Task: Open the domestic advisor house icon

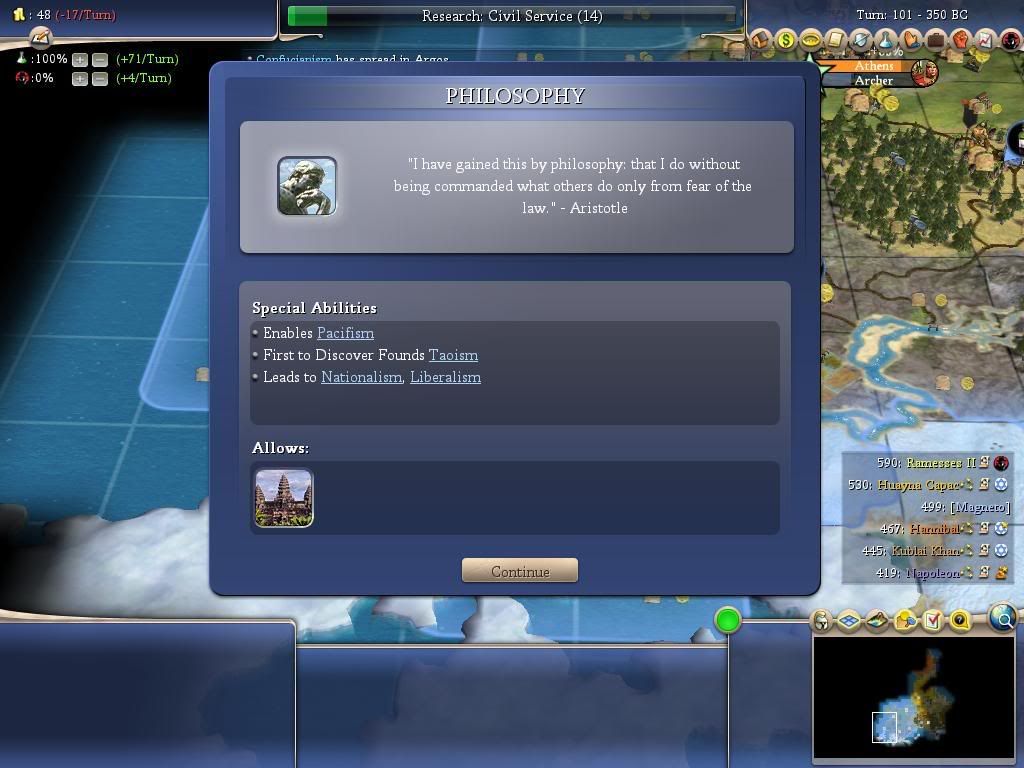Action: 761,40
